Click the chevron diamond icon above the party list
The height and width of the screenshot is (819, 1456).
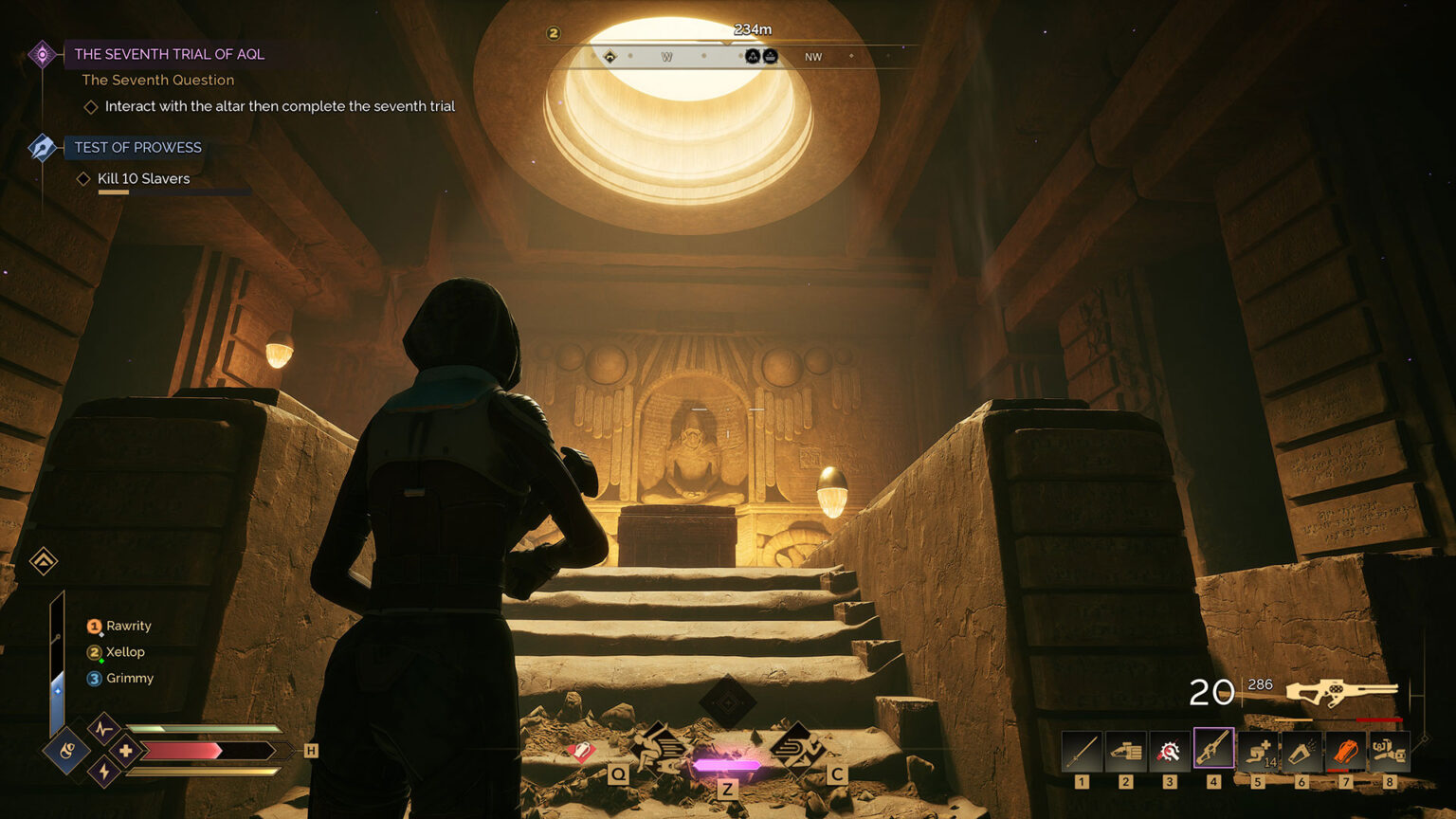tap(43, 561)
